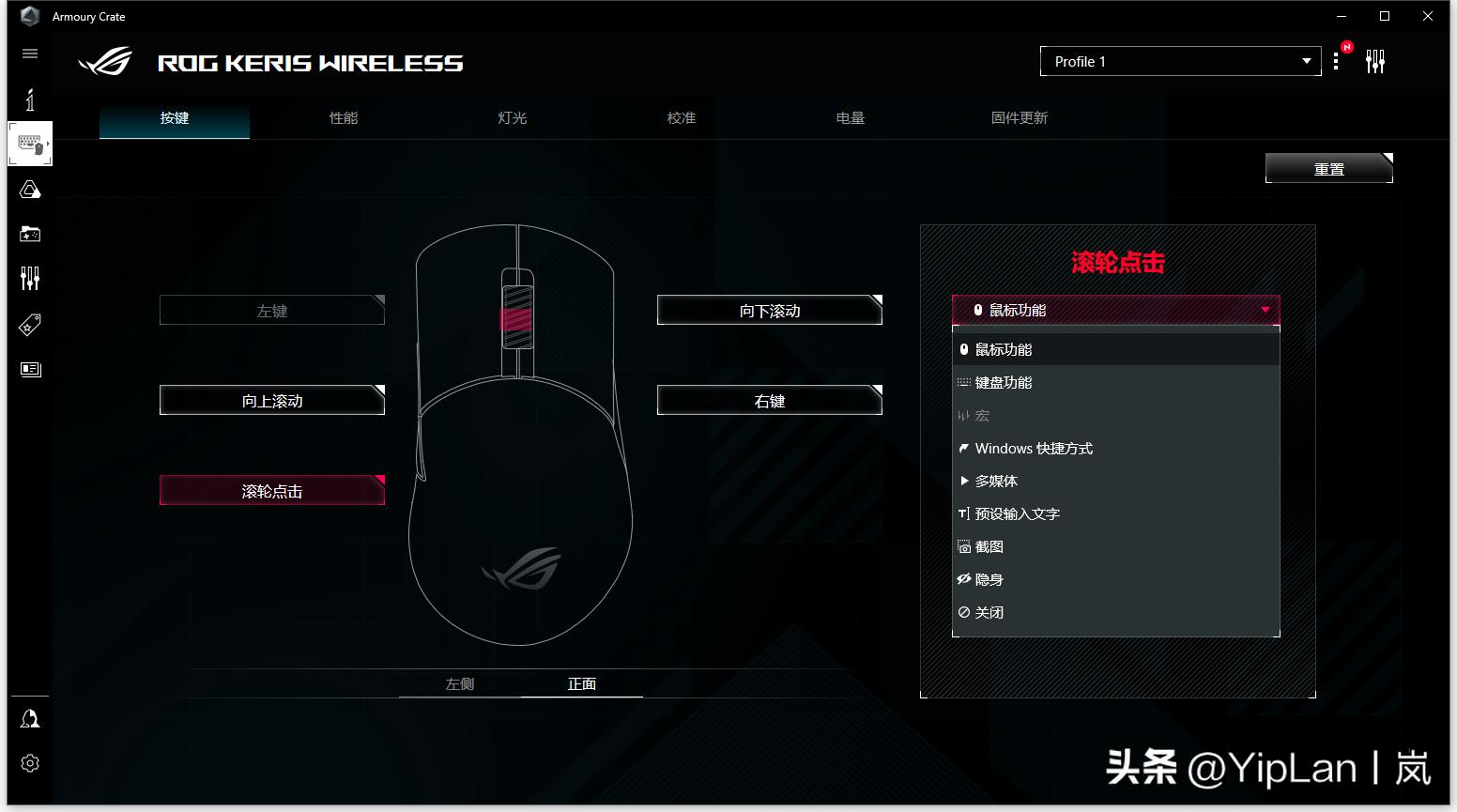The image size is (1457, 812).
Task: Select the 滚轮点击 wheel-click button
Action: click(x=272, y=491)
